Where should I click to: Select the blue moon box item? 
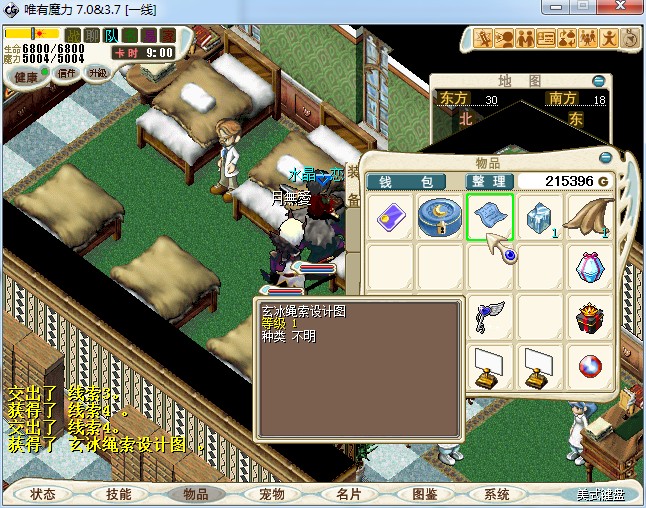pos(439,217)
